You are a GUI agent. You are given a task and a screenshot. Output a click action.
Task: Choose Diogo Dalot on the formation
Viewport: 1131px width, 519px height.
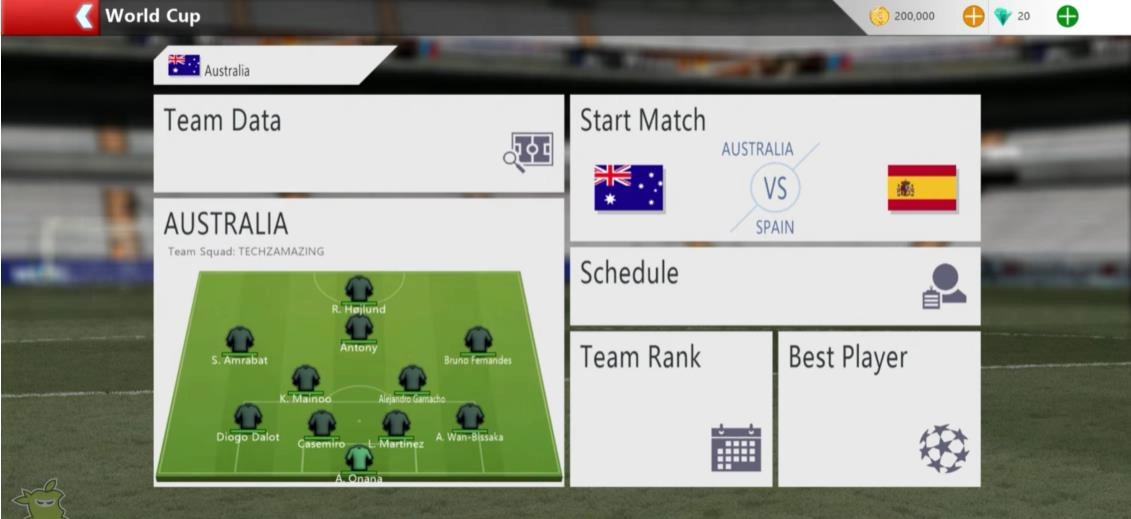(x=247, y=420)
